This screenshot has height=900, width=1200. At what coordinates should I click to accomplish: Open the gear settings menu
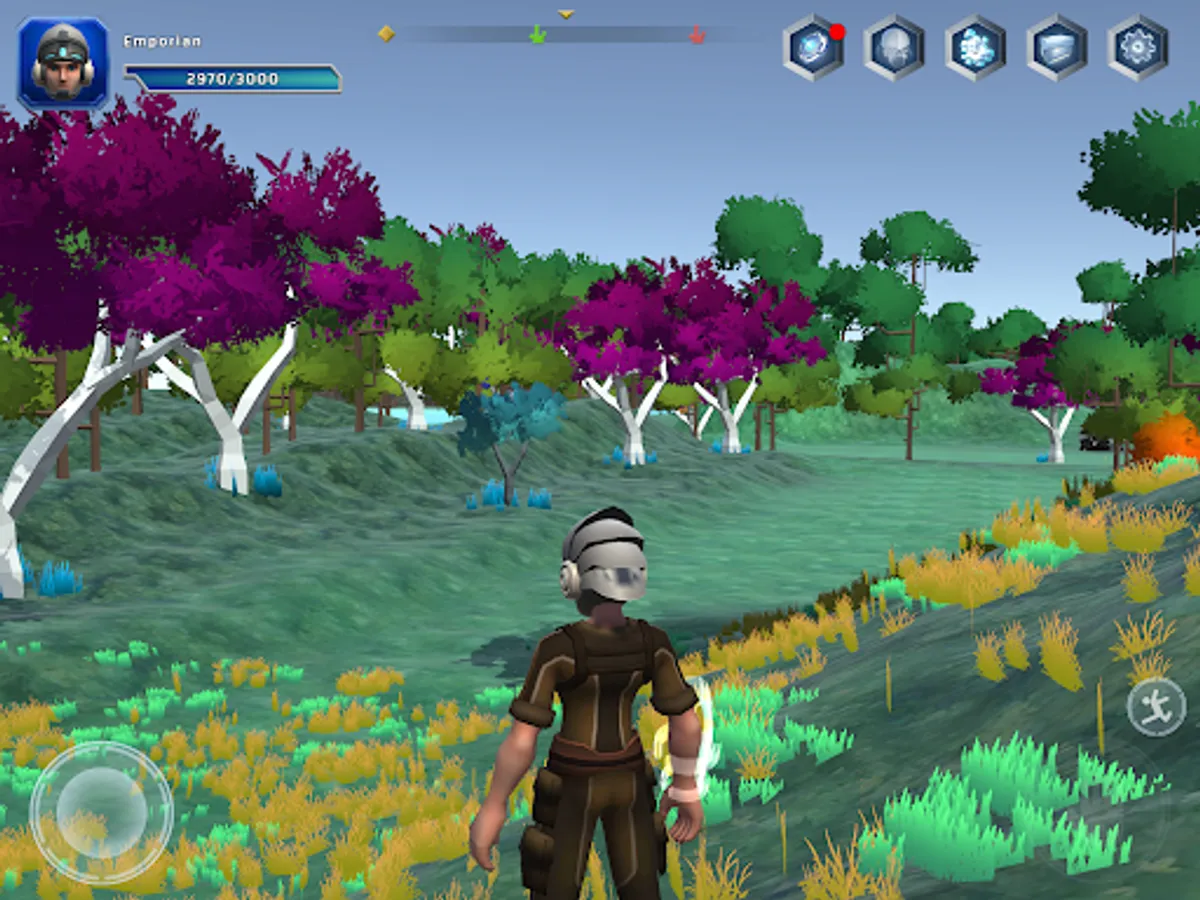[1138, 48]
